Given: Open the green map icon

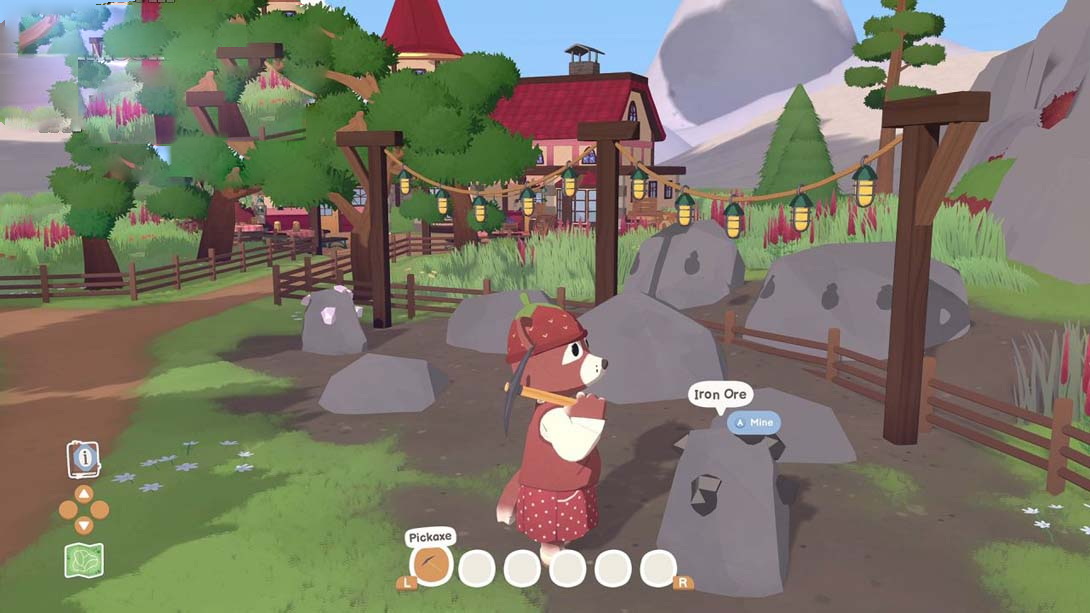Looking at the screenshot, I should pos(84,560).
